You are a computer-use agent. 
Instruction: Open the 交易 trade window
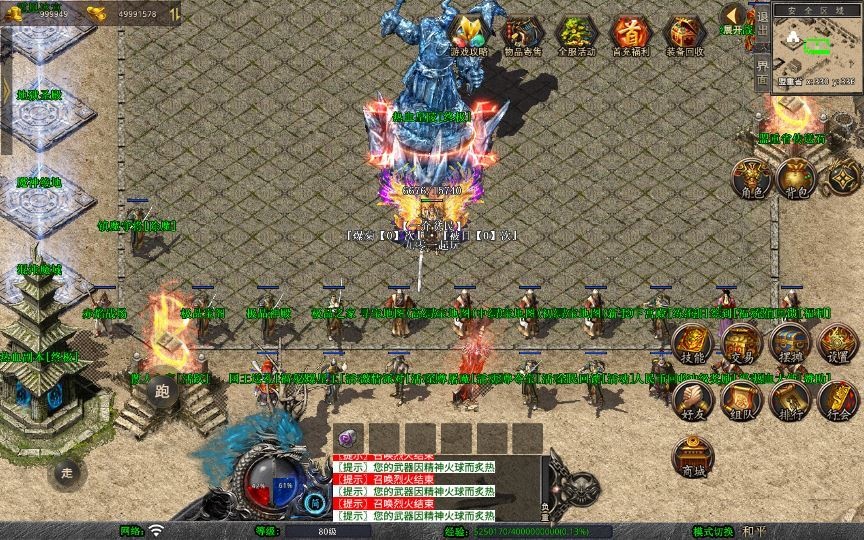(x=741, y=344)
